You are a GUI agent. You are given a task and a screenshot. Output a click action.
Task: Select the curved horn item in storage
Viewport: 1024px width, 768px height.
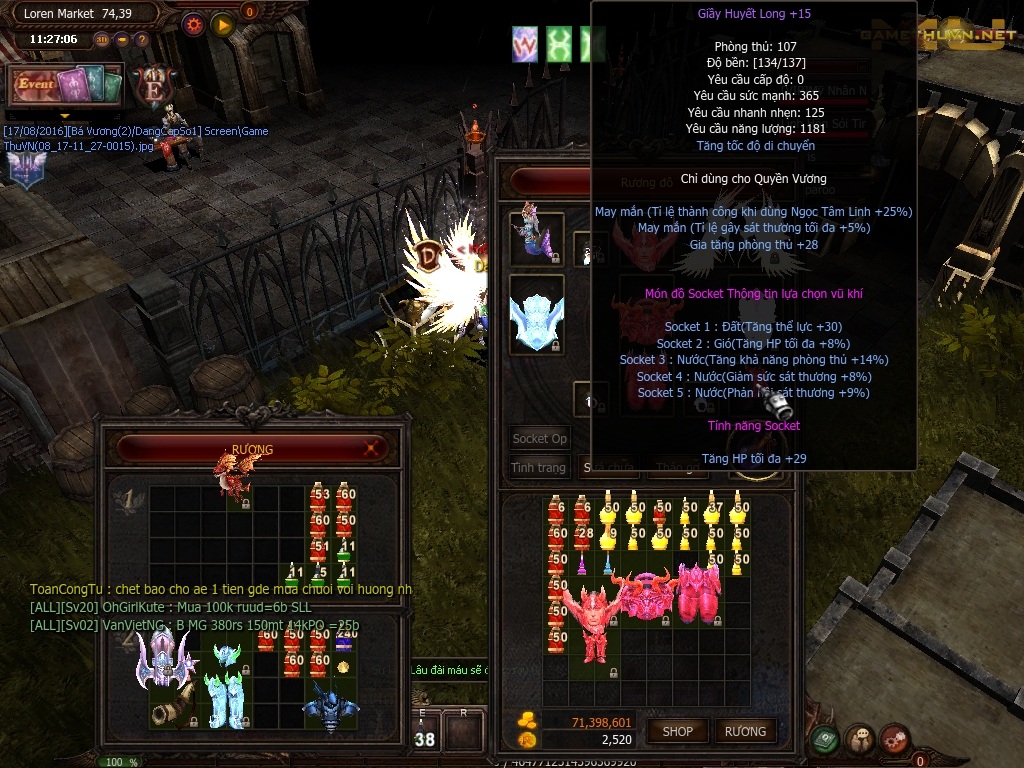tap(166, 711)
